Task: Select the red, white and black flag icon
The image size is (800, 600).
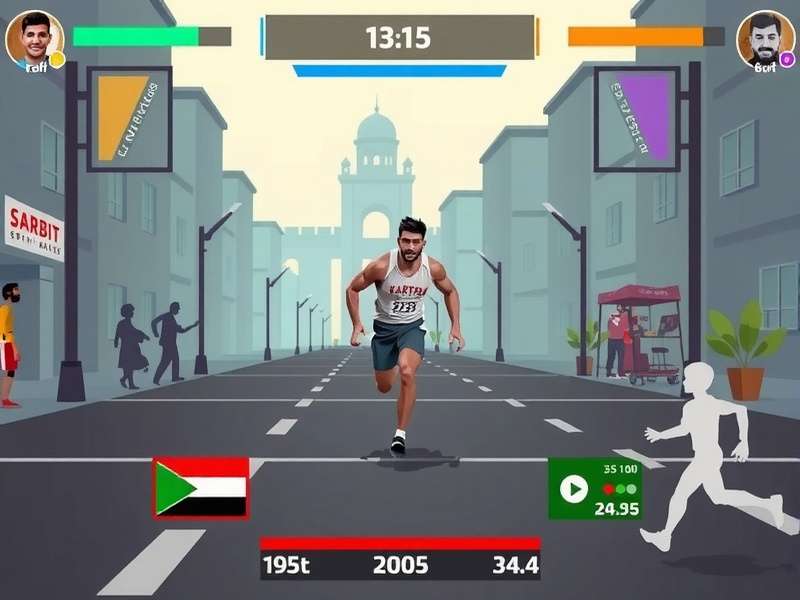Action: coord(201,487)
